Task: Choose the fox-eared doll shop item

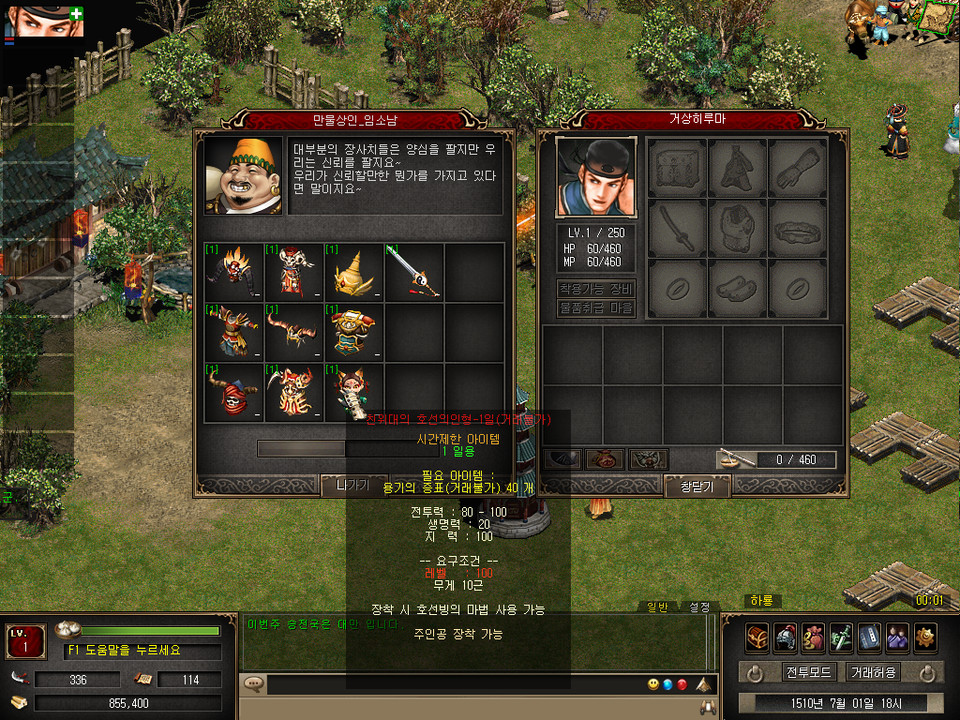Action: 353,392
